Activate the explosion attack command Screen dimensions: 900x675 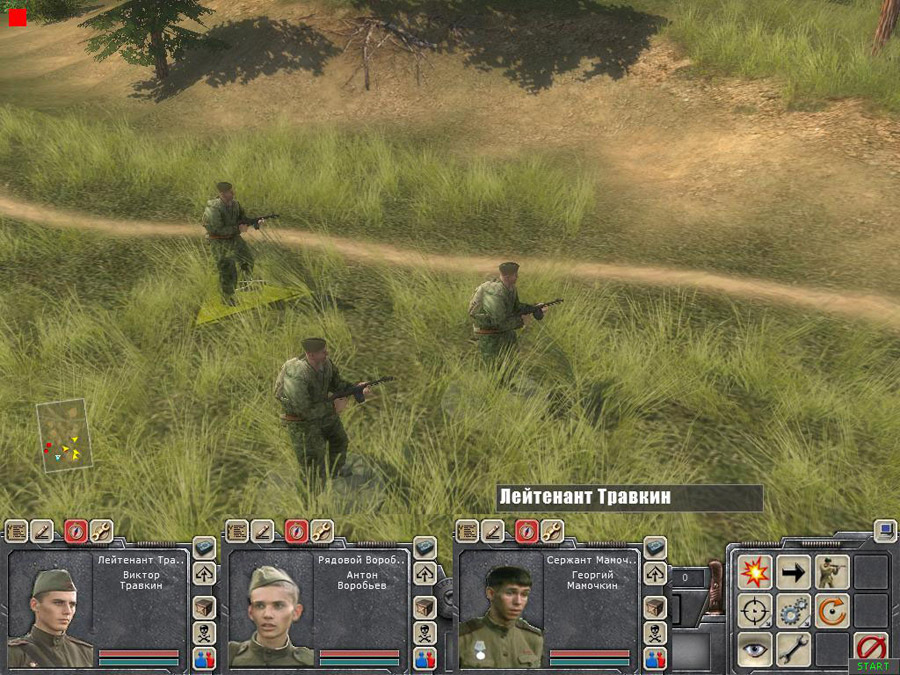tap(754, 572)
